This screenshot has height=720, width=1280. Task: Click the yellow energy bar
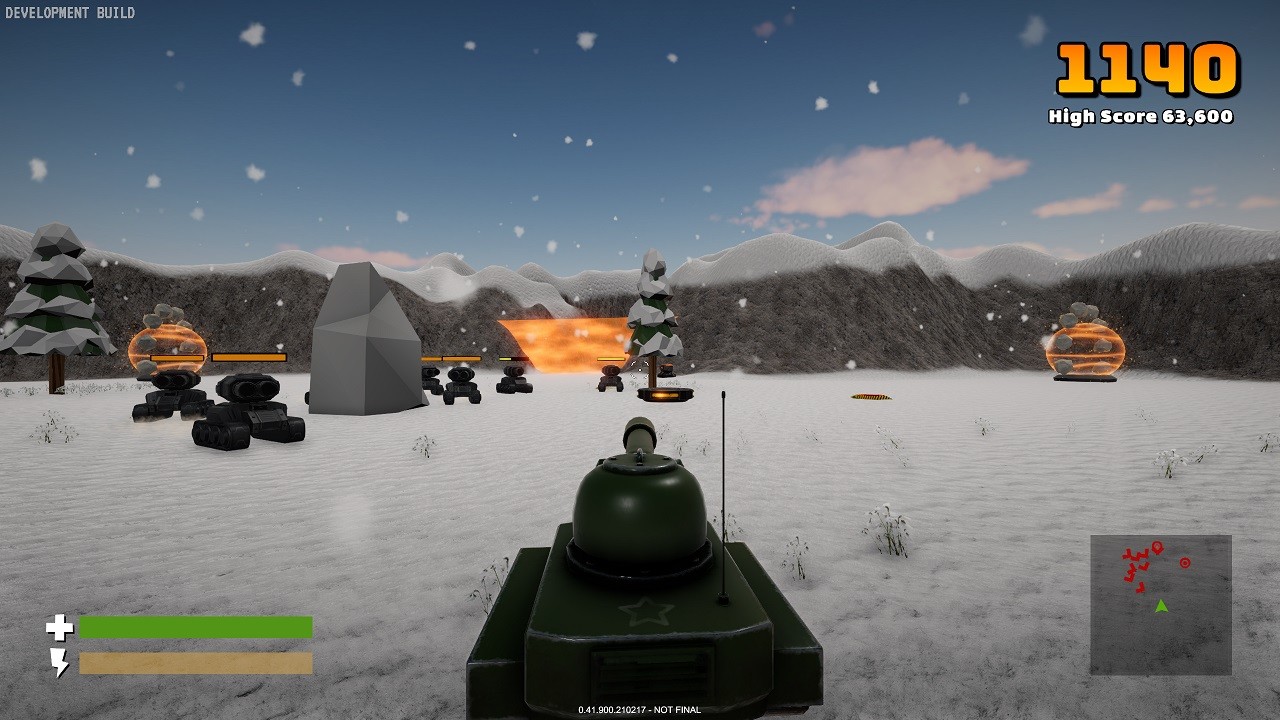(x=195, y=661)
